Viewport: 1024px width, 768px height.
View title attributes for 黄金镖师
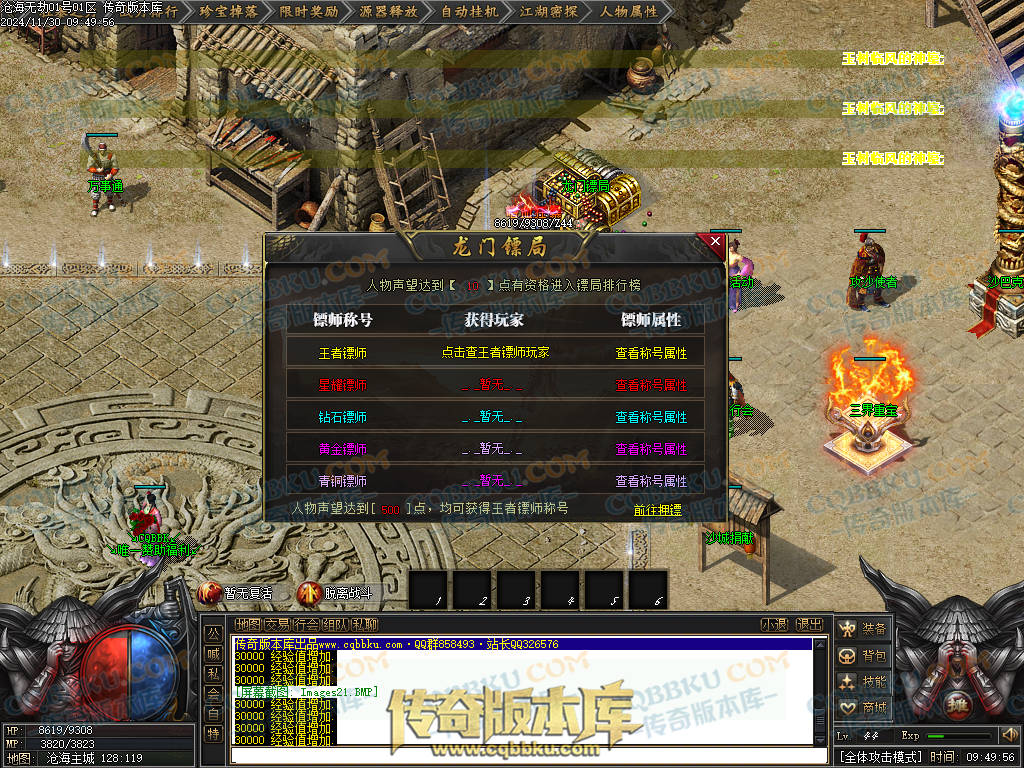[x=651, y=449]
